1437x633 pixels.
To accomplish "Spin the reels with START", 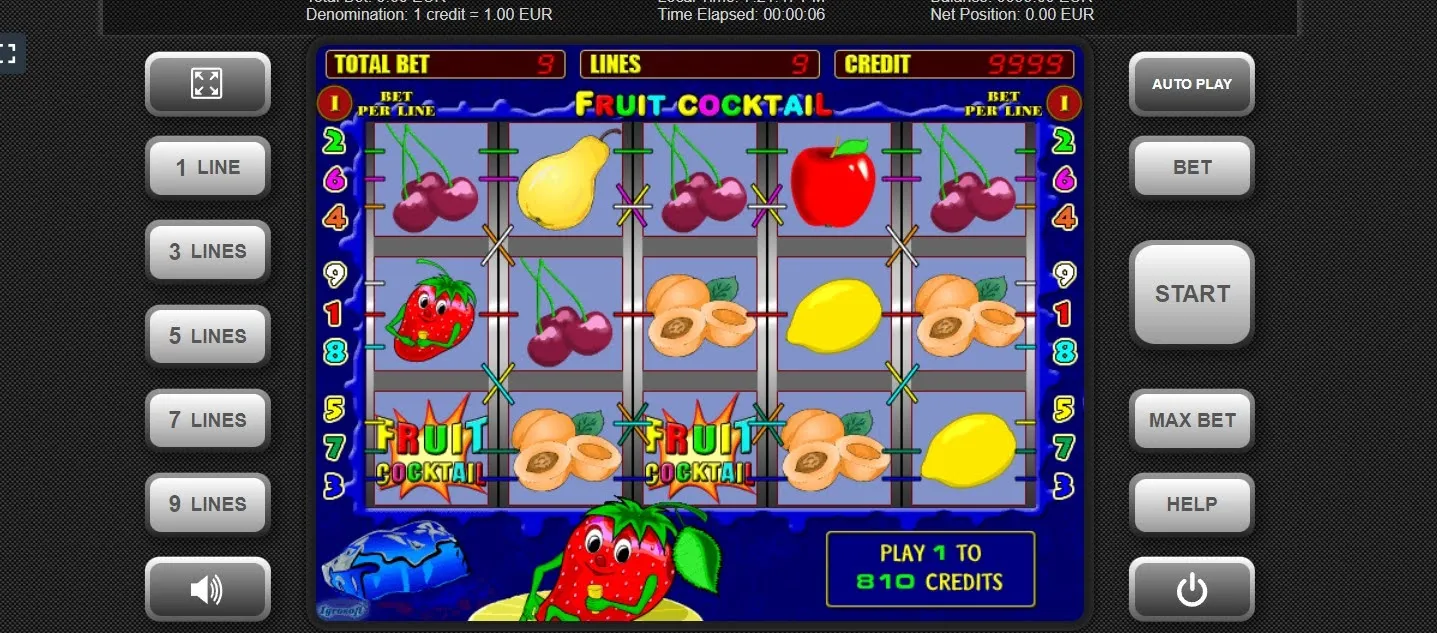I will point(1191,294).
